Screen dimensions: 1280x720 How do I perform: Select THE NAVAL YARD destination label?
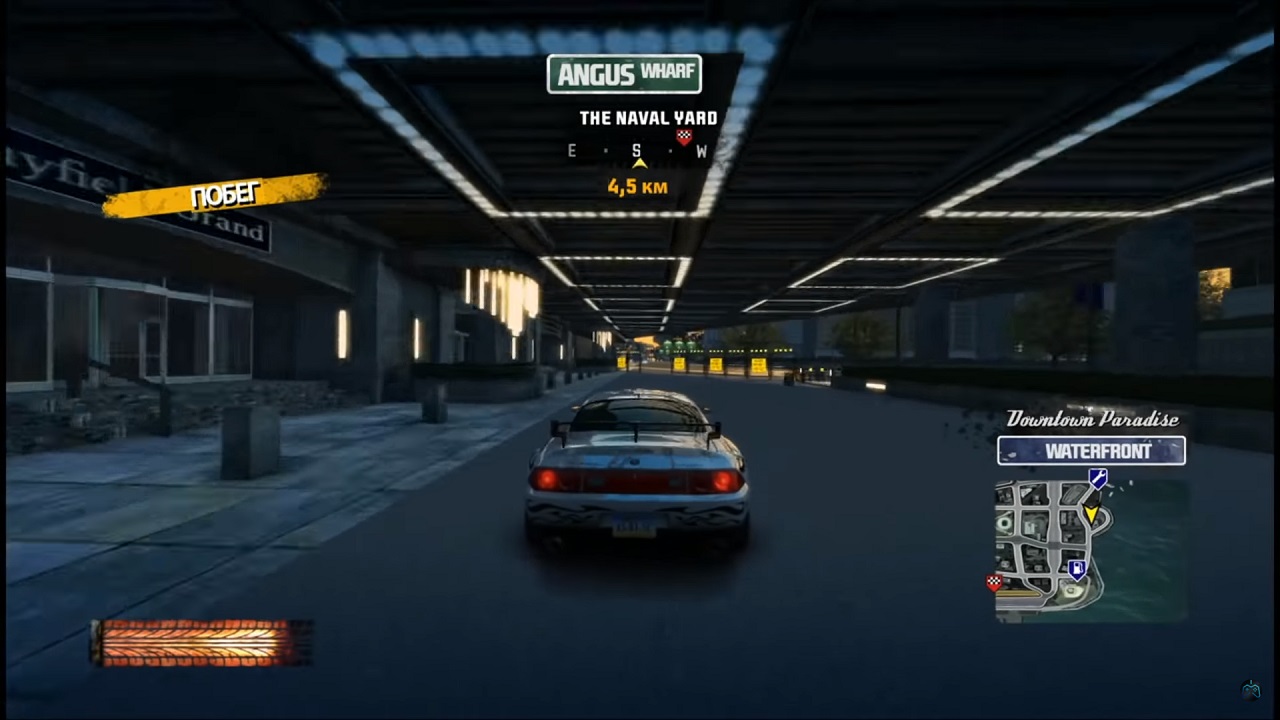click(647, 117)
